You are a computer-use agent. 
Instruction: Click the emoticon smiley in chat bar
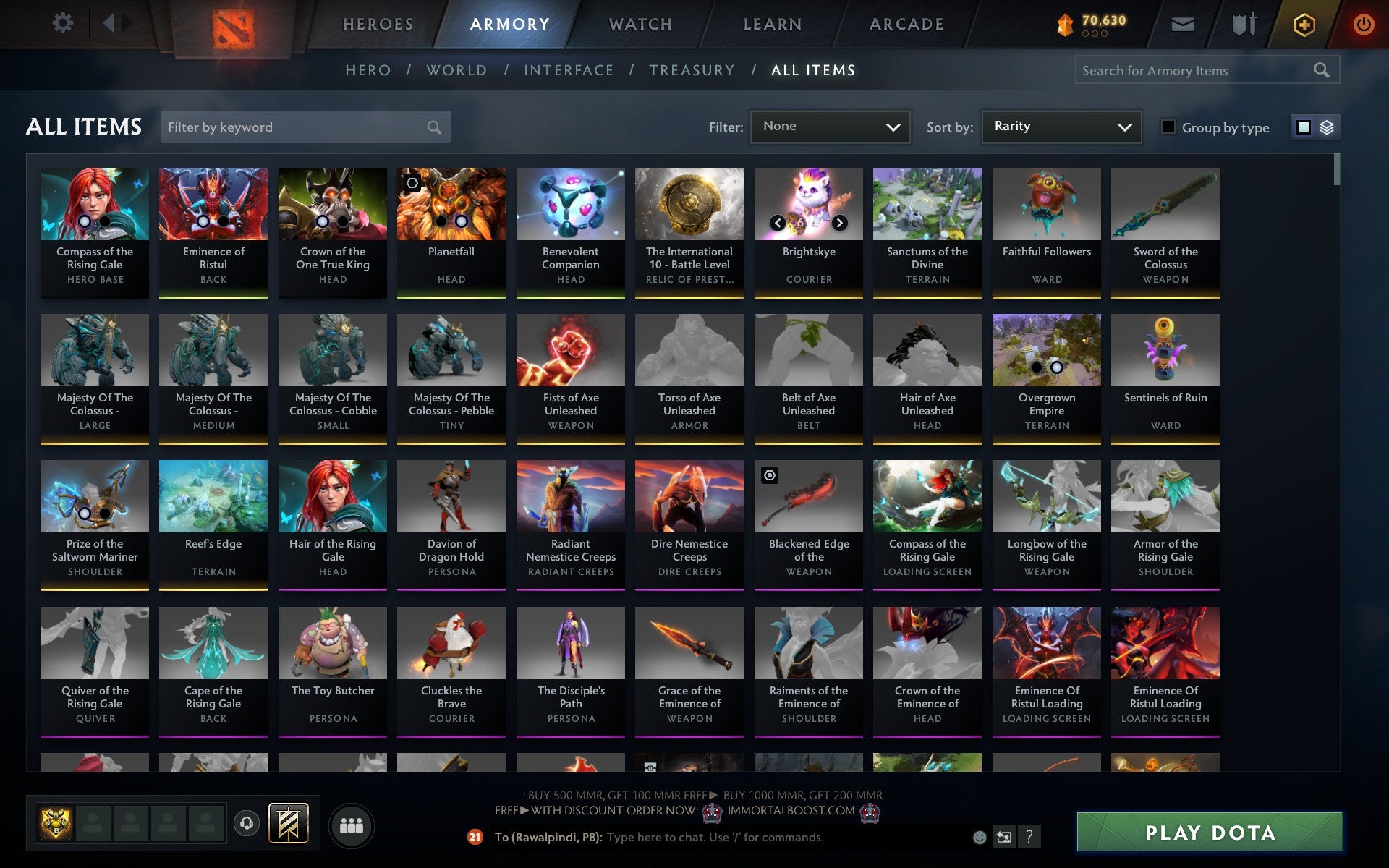pyautogui.click(x=980, y=838)
